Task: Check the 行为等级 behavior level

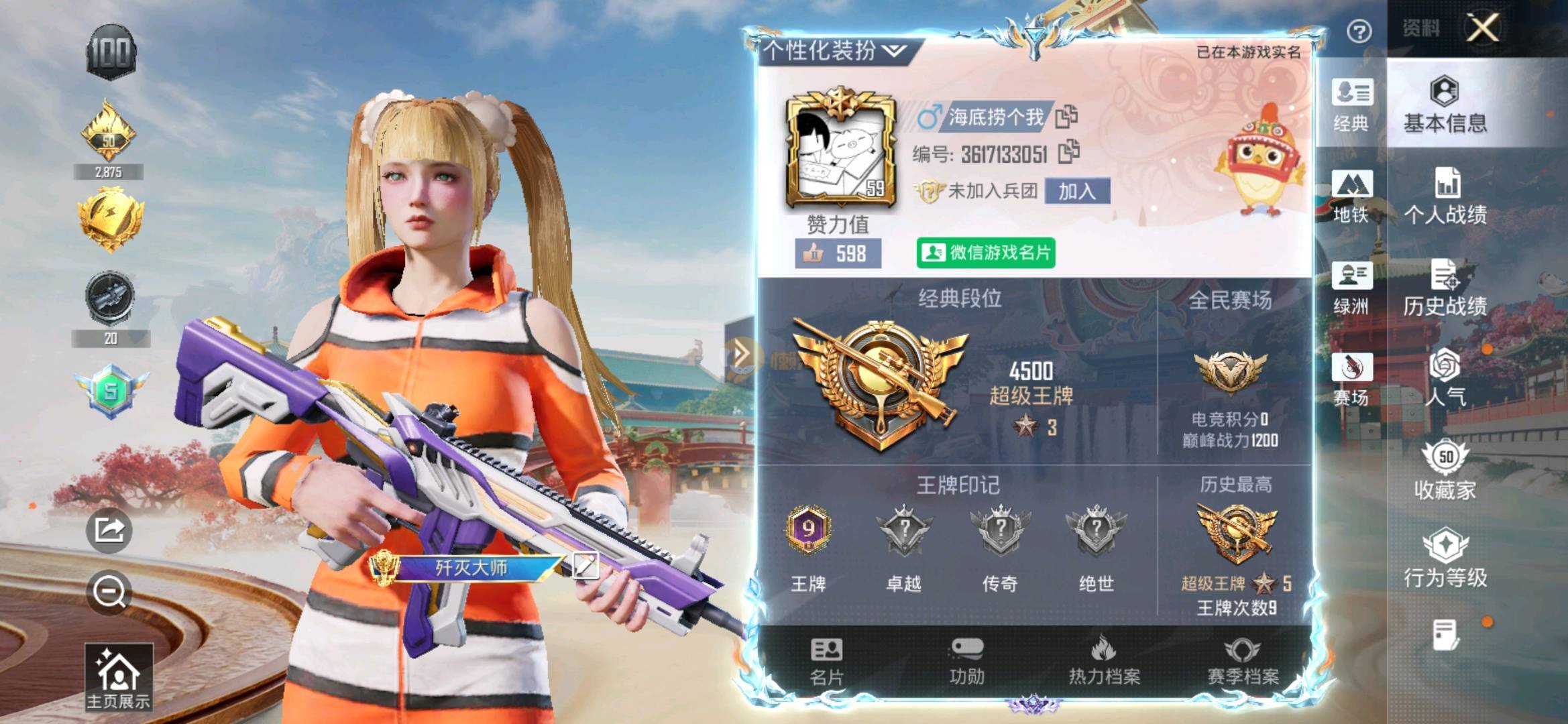Action: (1445, 559)
